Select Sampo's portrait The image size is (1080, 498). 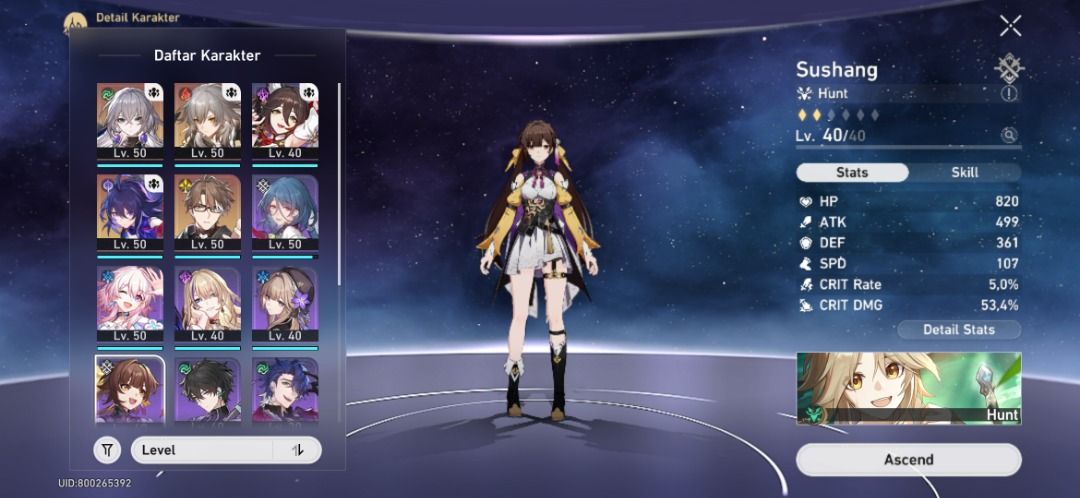coord(285,390)
